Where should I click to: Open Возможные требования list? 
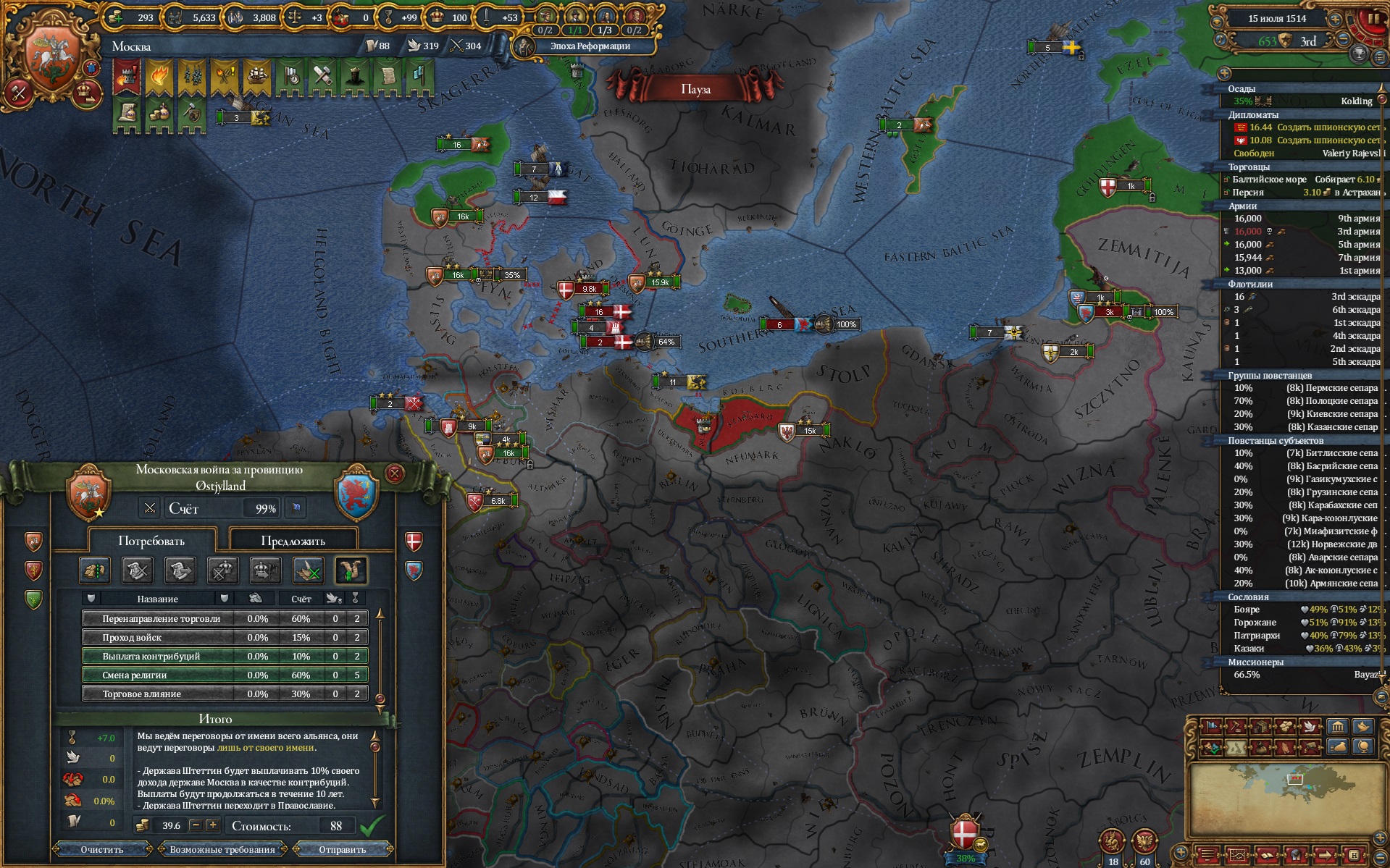point(222,849)
